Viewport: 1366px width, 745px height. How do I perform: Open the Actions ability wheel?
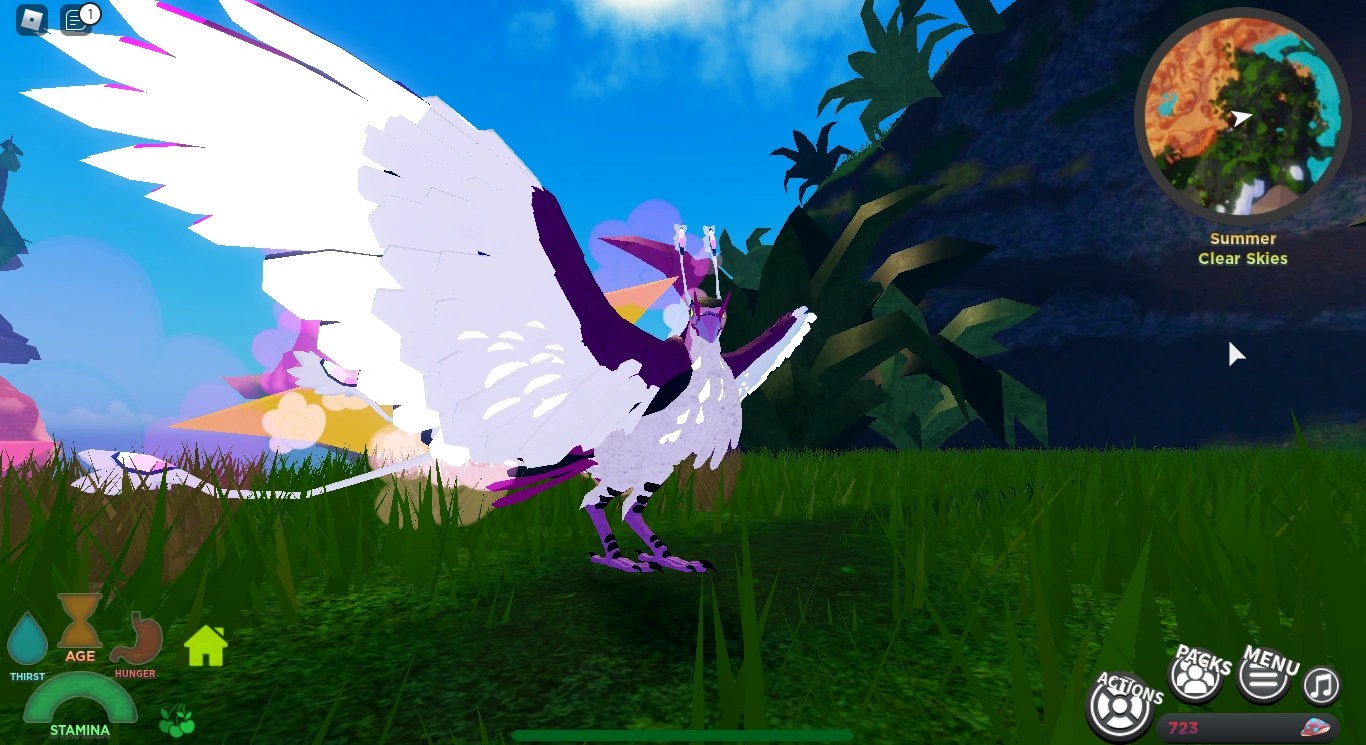click(x=1120, y=706)
